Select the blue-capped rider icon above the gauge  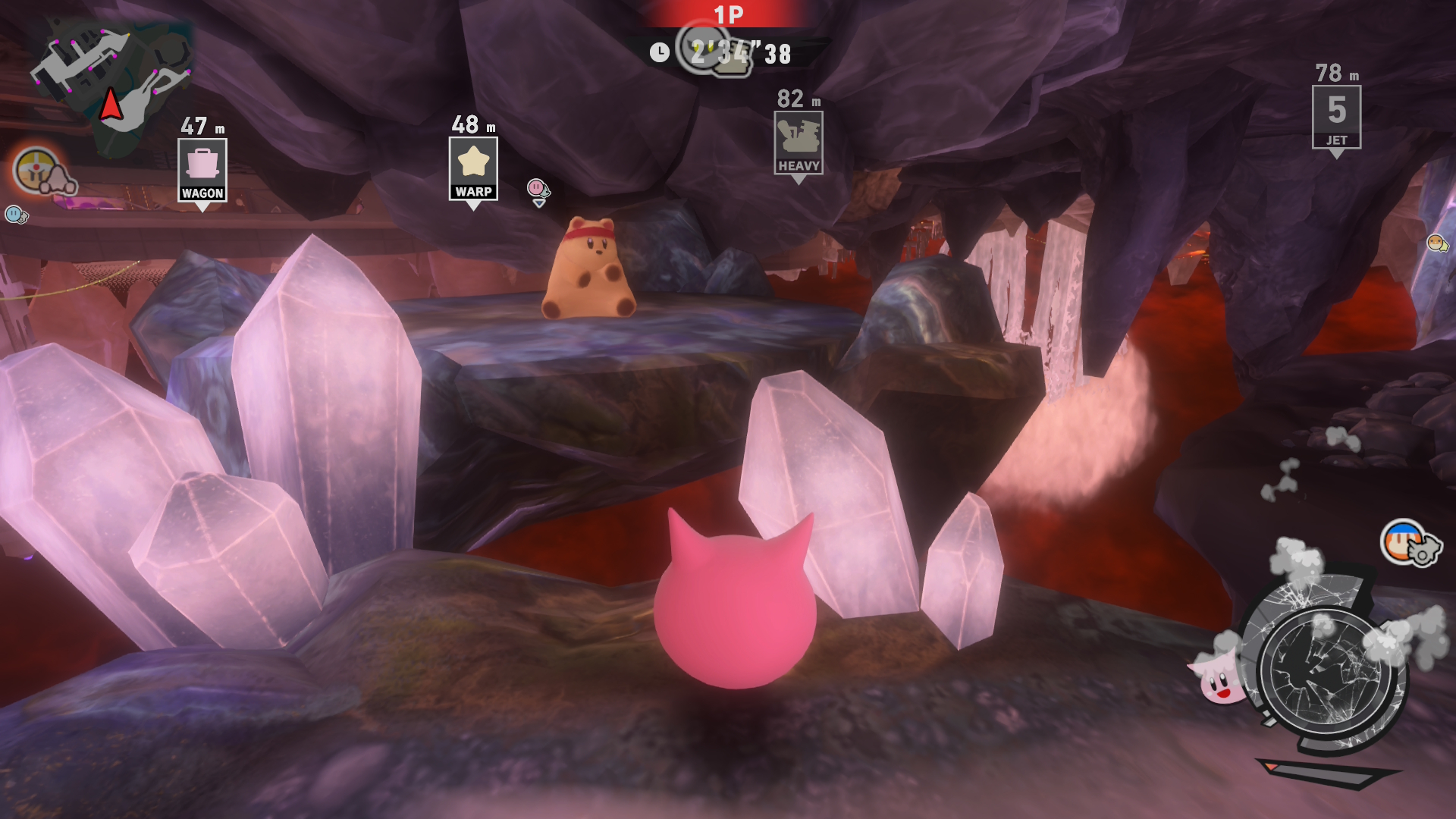pyautogui.click(x=1407, y=541)
